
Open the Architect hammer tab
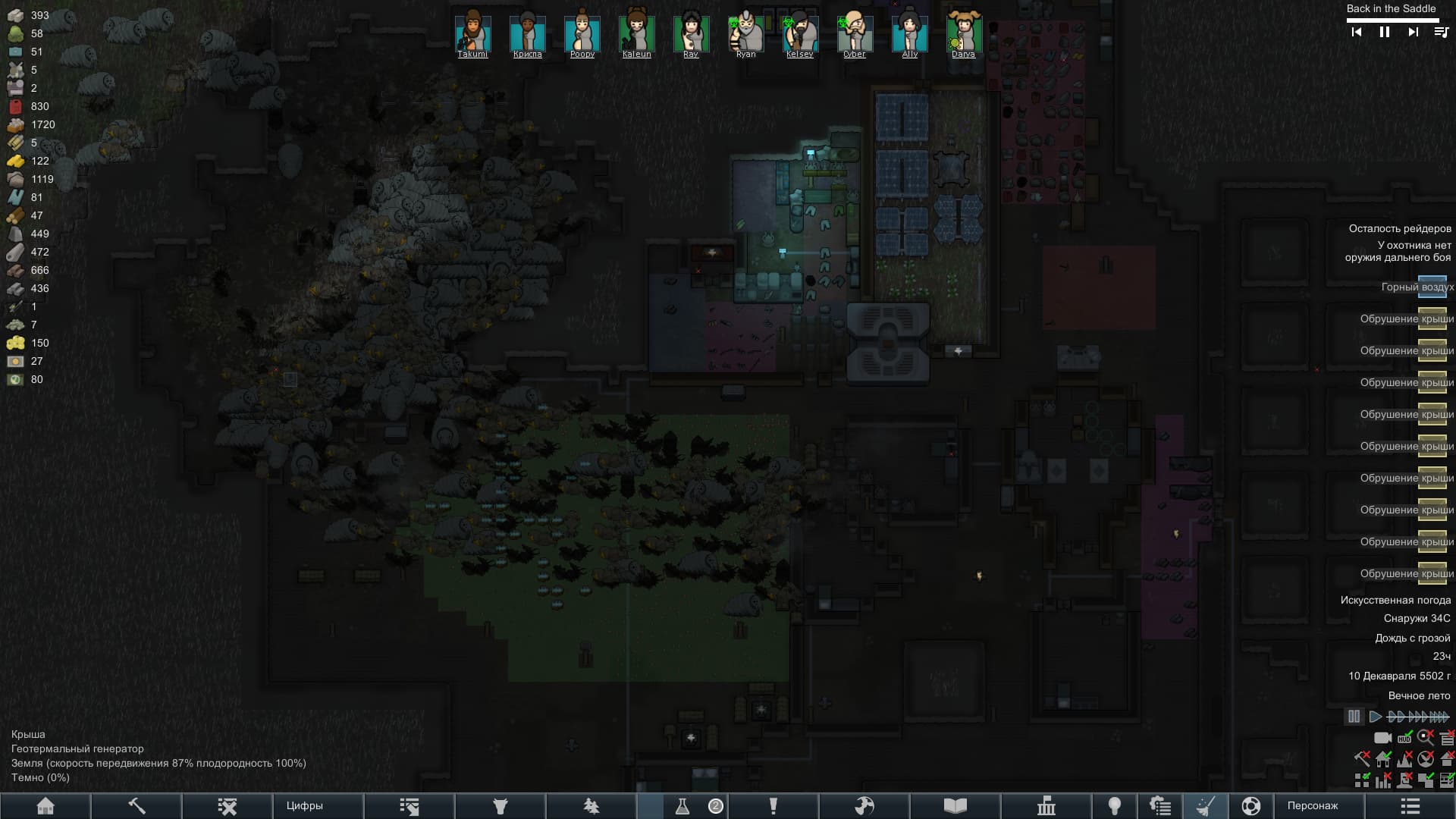(x=136, y=805)
